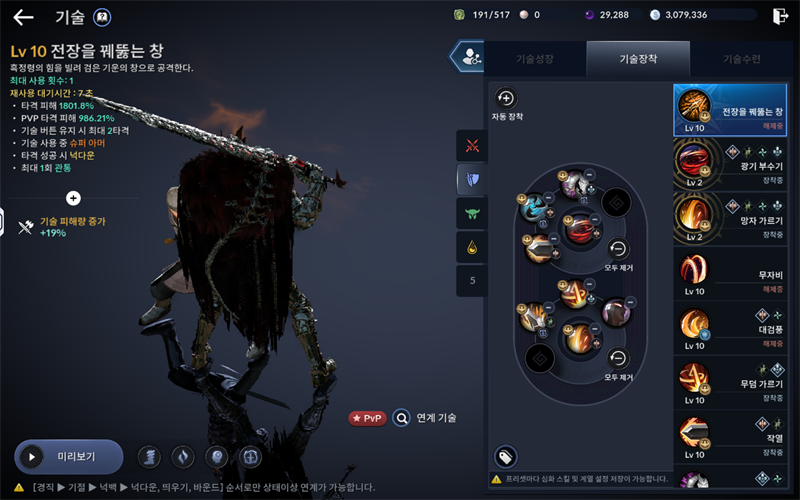This screenshot has width=800, height=500.
Task: Switch to the 기술수련 tab
Action: [741, 59]
